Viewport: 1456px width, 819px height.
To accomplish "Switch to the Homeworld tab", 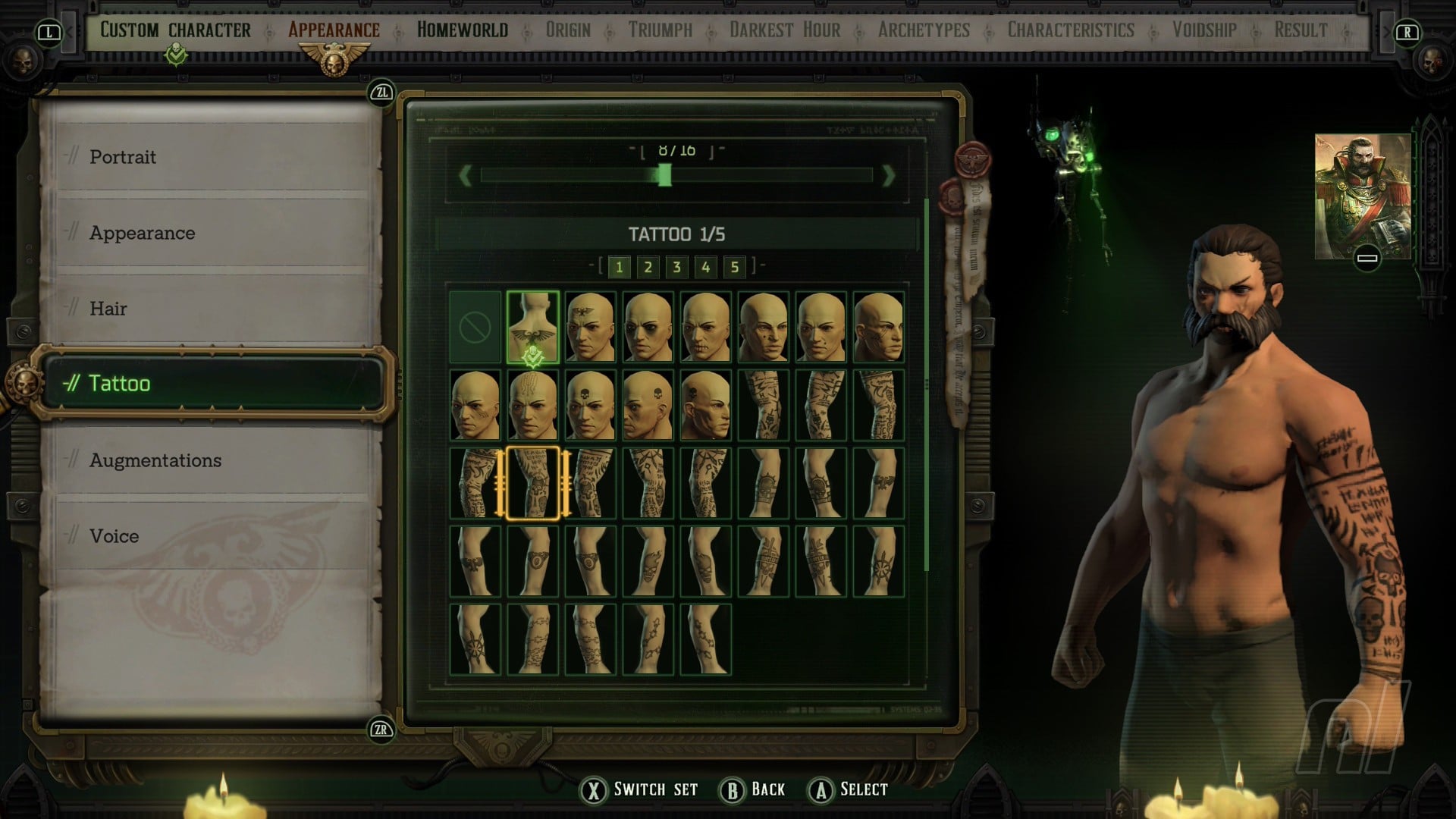I will (x=463, y=30).
